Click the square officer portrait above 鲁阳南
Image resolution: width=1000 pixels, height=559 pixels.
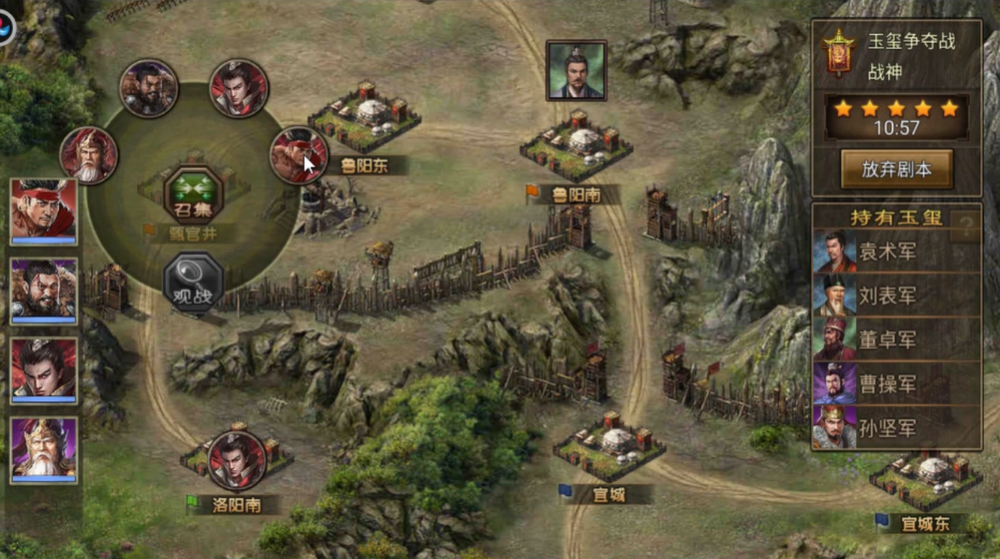[576, 70]
